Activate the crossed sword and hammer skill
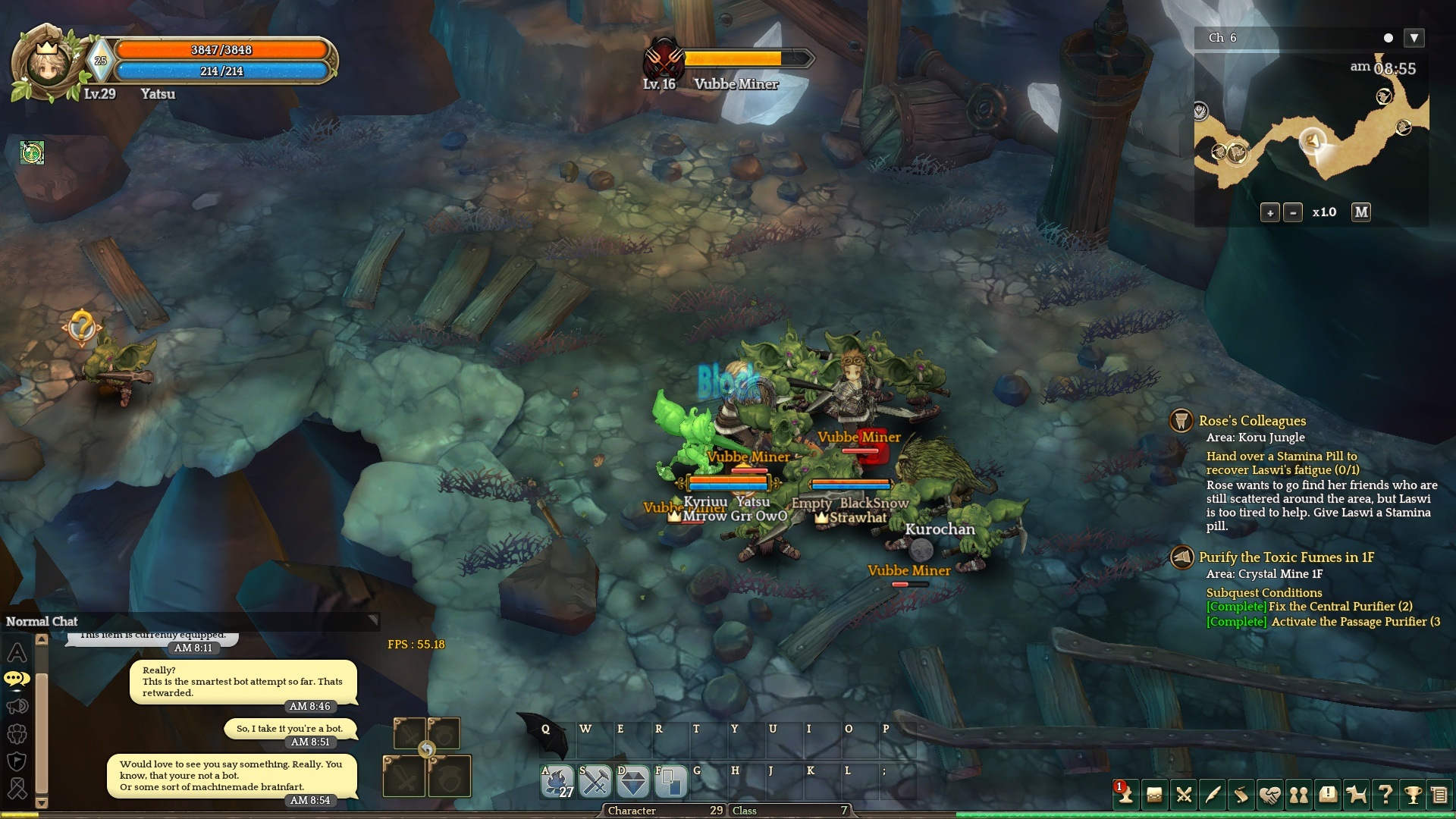Viewport: 1456px width, 819px height. point(595,782)
